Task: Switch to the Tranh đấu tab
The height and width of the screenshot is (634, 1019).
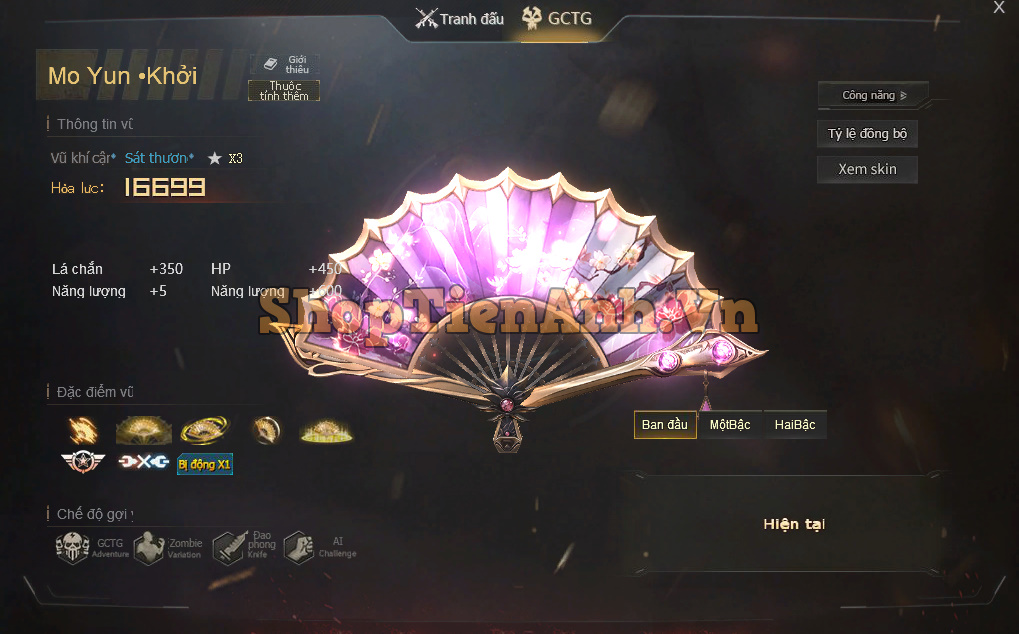Action: [x=459, y=19]
